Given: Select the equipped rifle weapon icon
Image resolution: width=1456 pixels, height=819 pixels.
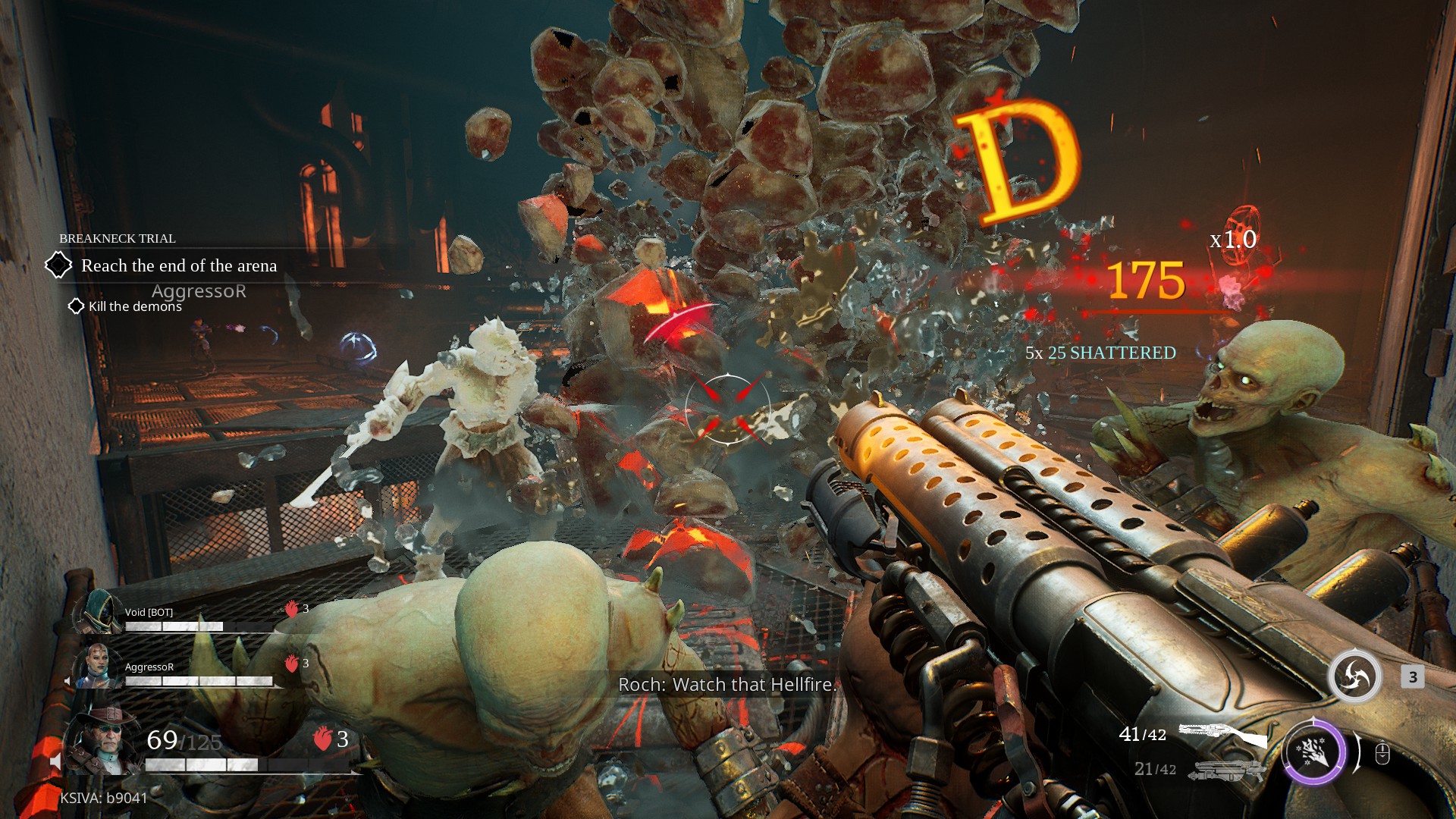Looking at the screenshot, I should (x=1222, y=735).
